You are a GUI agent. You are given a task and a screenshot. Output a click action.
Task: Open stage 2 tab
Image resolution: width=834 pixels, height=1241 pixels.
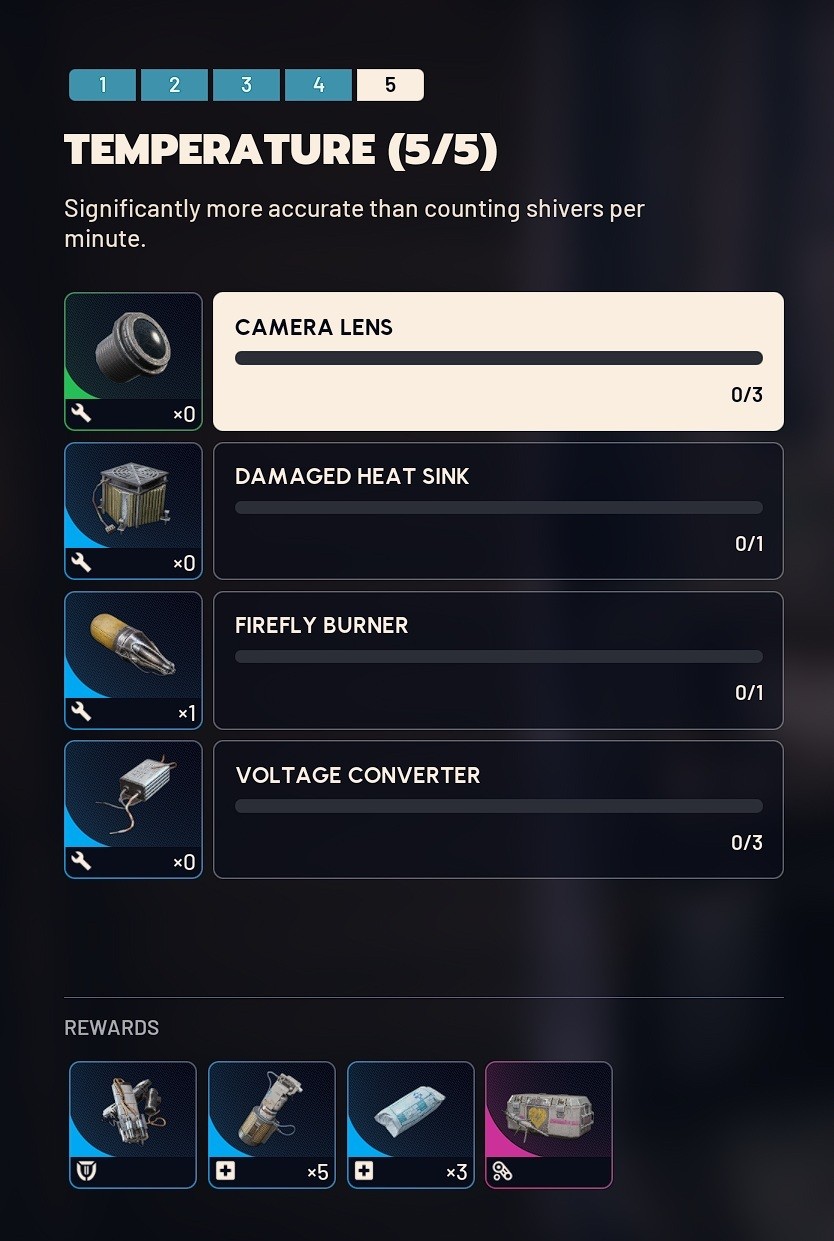[x=175, y=85]
